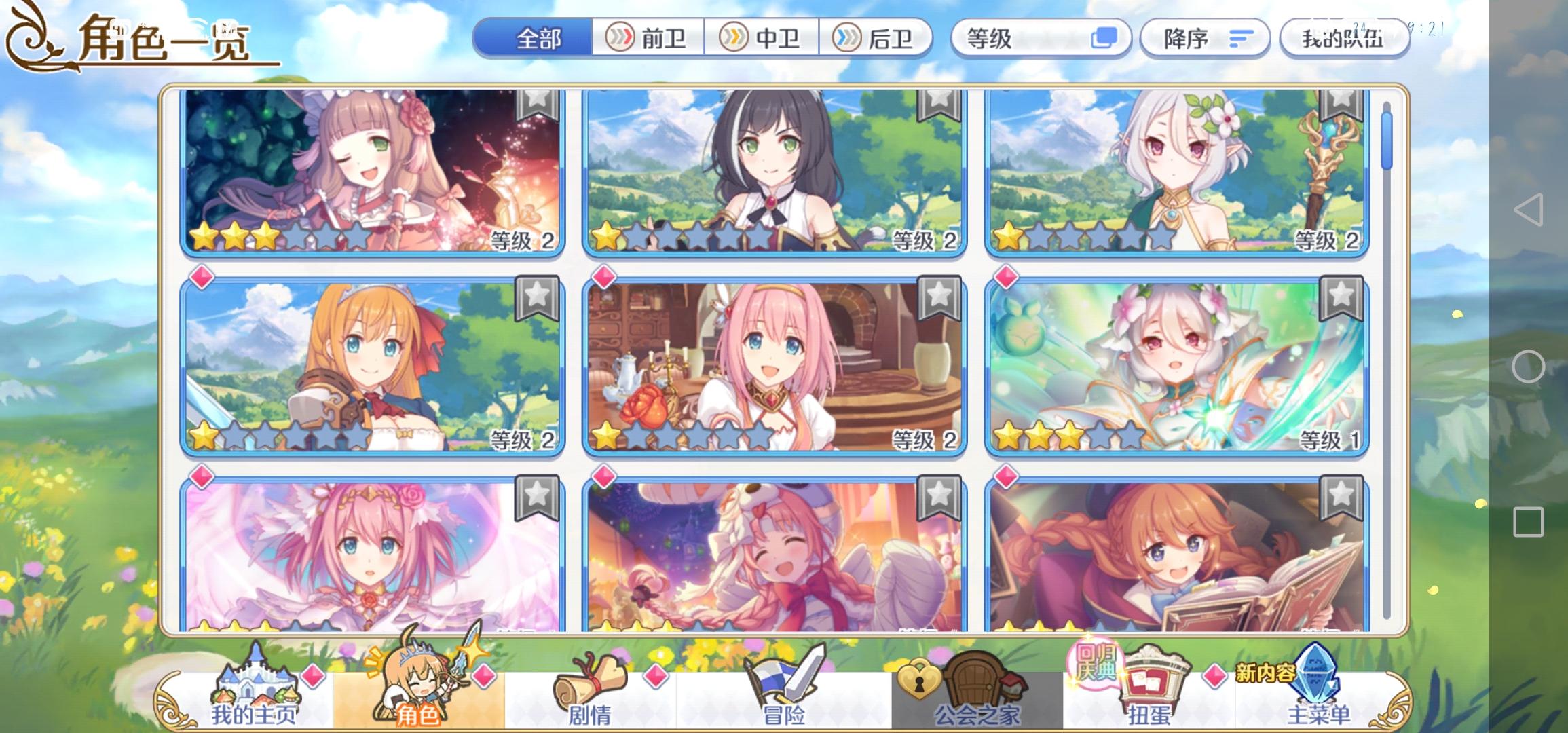Show all characters via 全部 filter
The height and width of the screenshot is (733, 1568).
point(538,39)
